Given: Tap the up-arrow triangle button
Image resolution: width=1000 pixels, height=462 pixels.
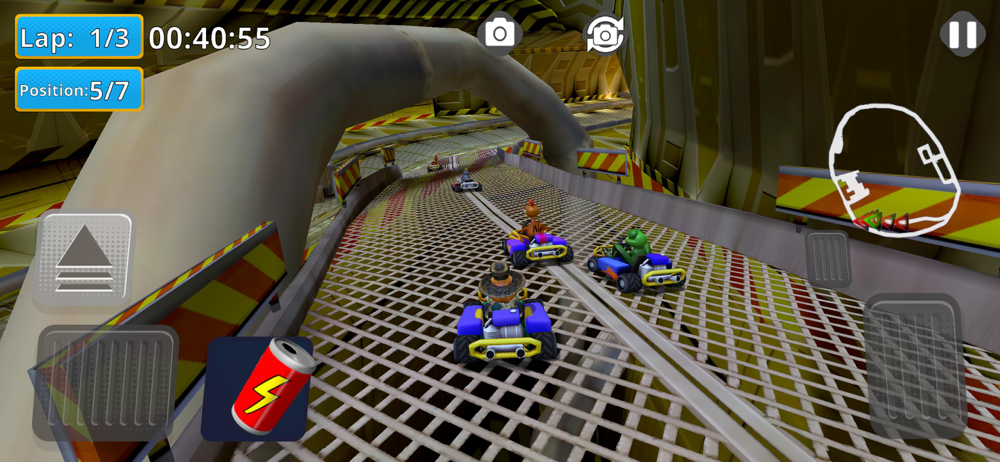Looking at the screenshot, I should [x=84, y=259].
